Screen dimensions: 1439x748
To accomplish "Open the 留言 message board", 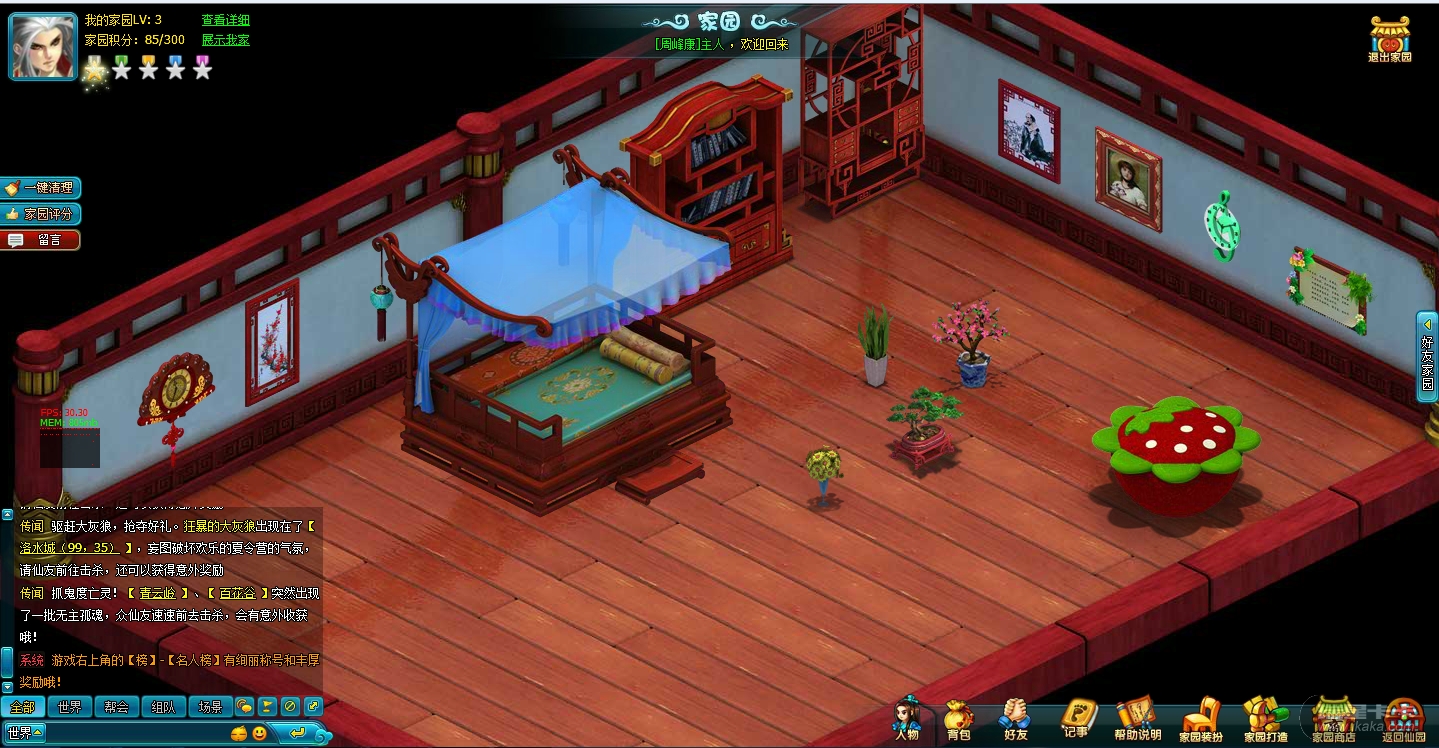I will pos(42,240).
